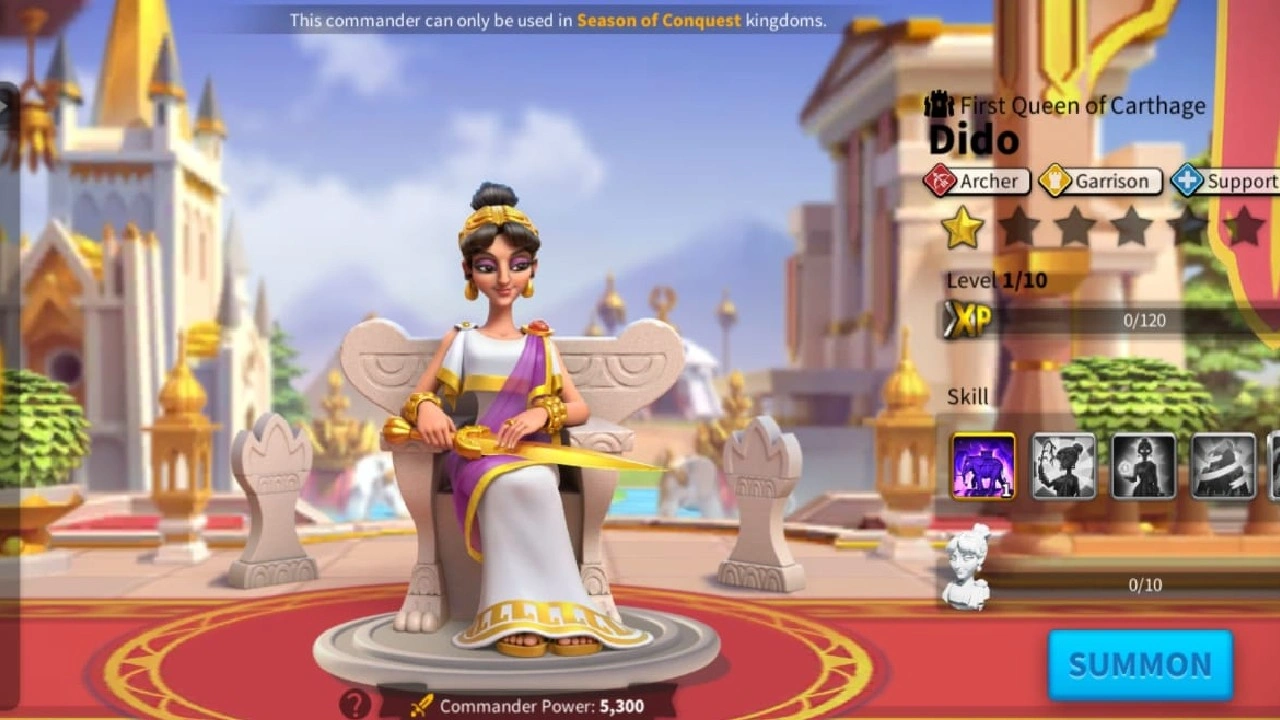
Task: Click the Commander Power sword icon
Action: point(424,703)
